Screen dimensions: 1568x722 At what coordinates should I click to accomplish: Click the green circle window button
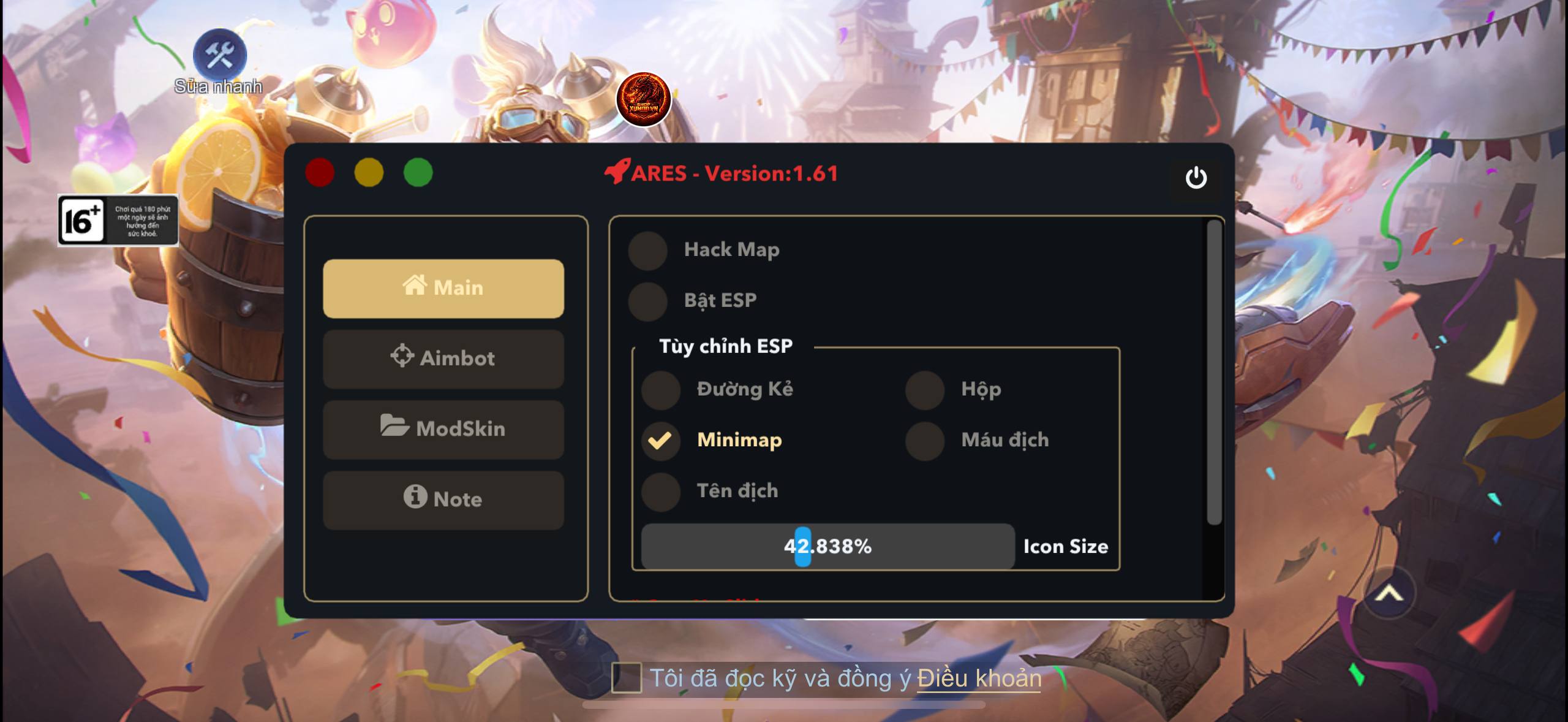coord(418,172)
